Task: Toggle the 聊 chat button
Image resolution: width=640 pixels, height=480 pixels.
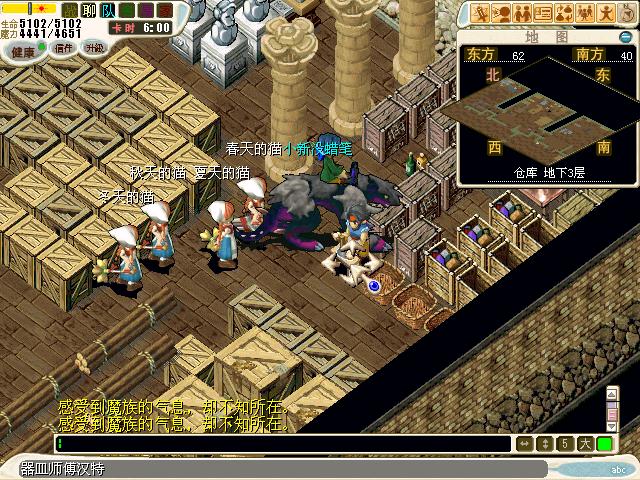Action: pos(87,10)
